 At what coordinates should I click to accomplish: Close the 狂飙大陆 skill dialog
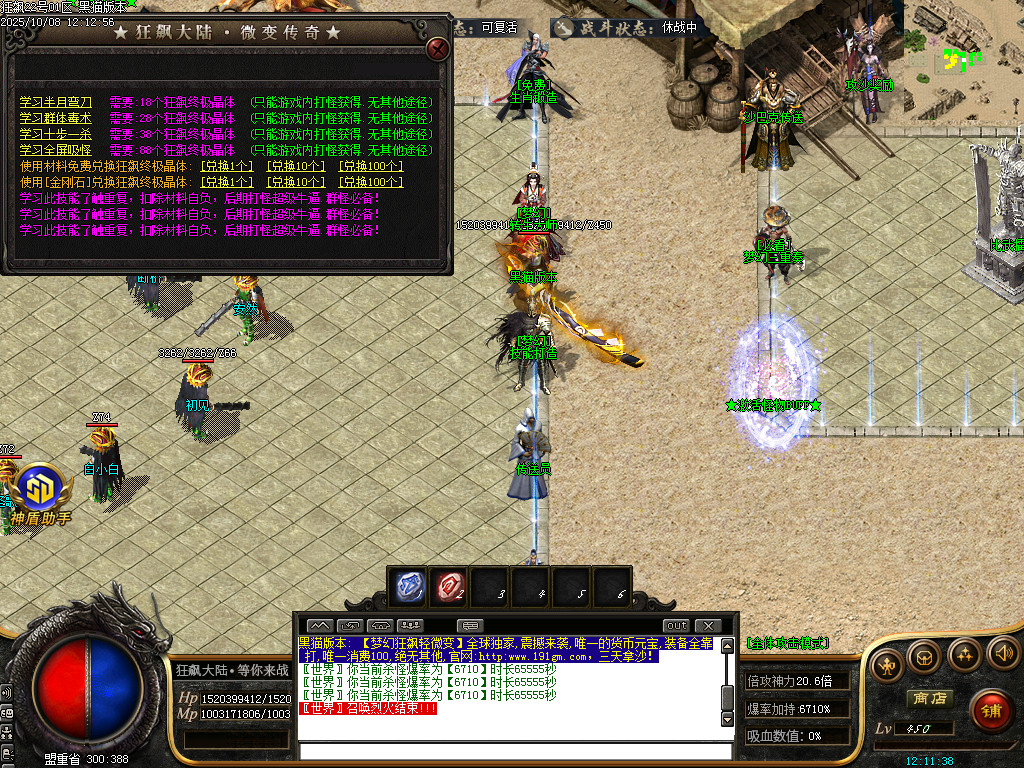coord(437,48)
